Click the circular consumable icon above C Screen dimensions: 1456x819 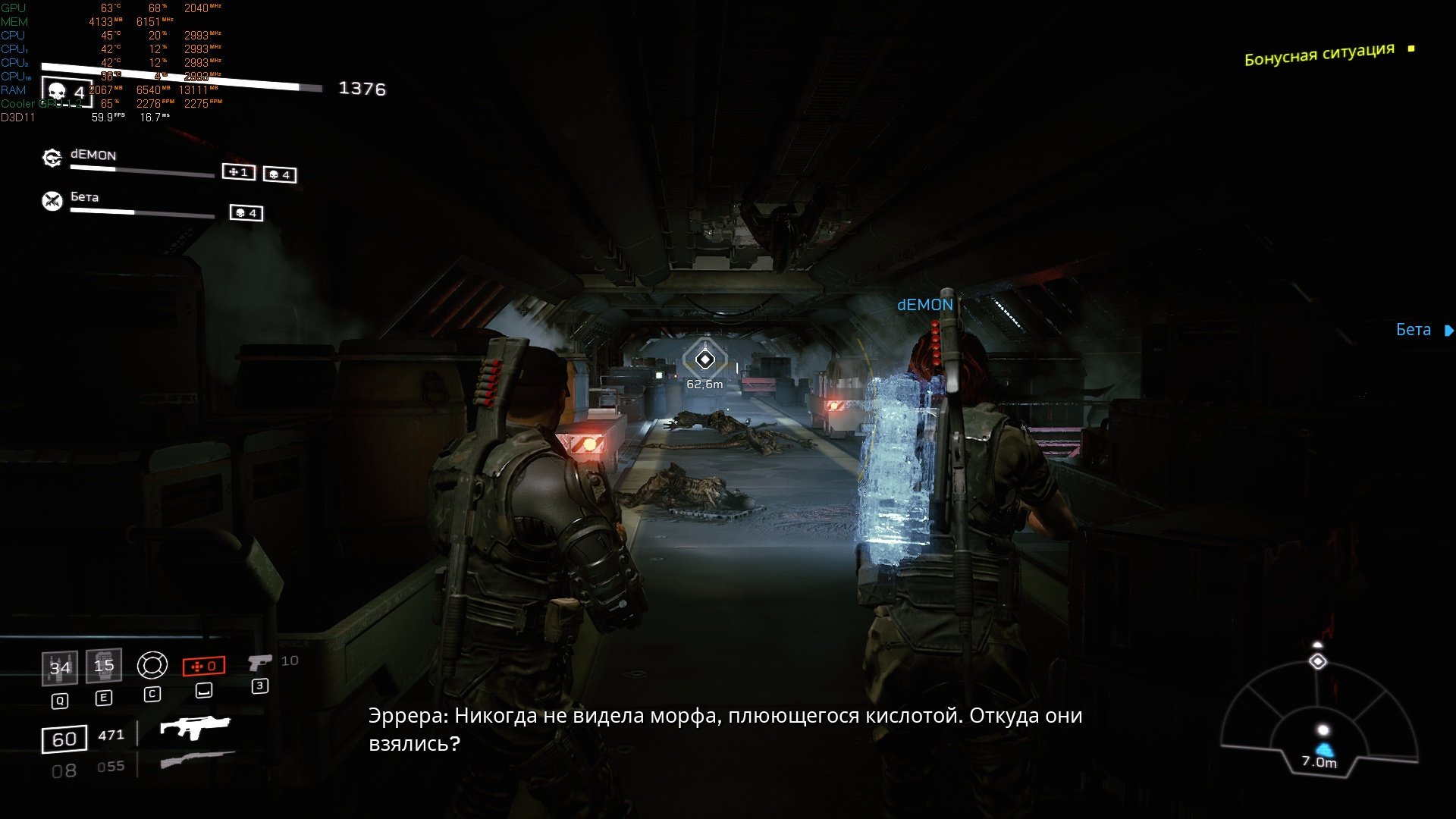click(x=152, y=666)
